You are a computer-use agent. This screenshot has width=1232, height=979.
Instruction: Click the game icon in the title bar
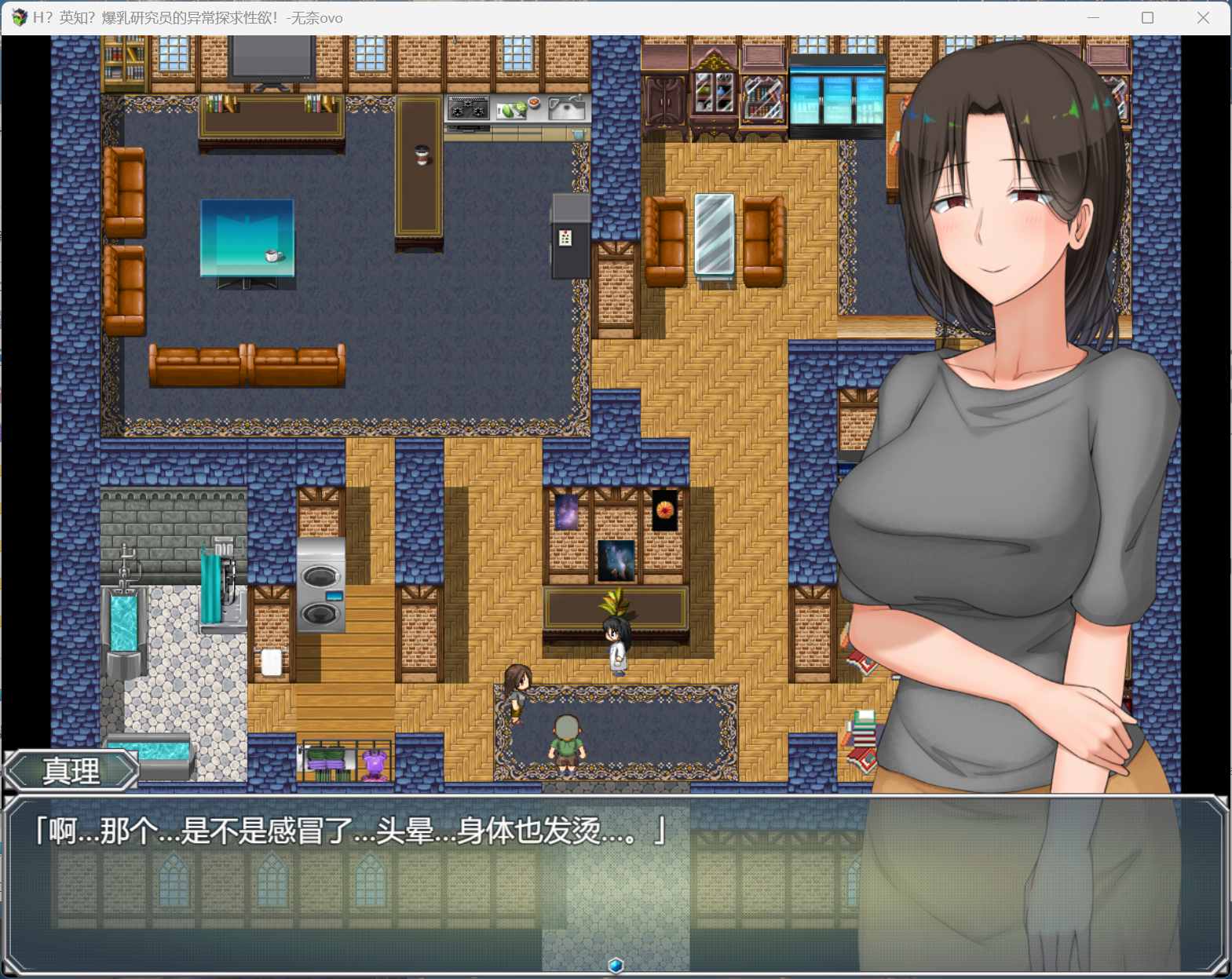point(17,16)
